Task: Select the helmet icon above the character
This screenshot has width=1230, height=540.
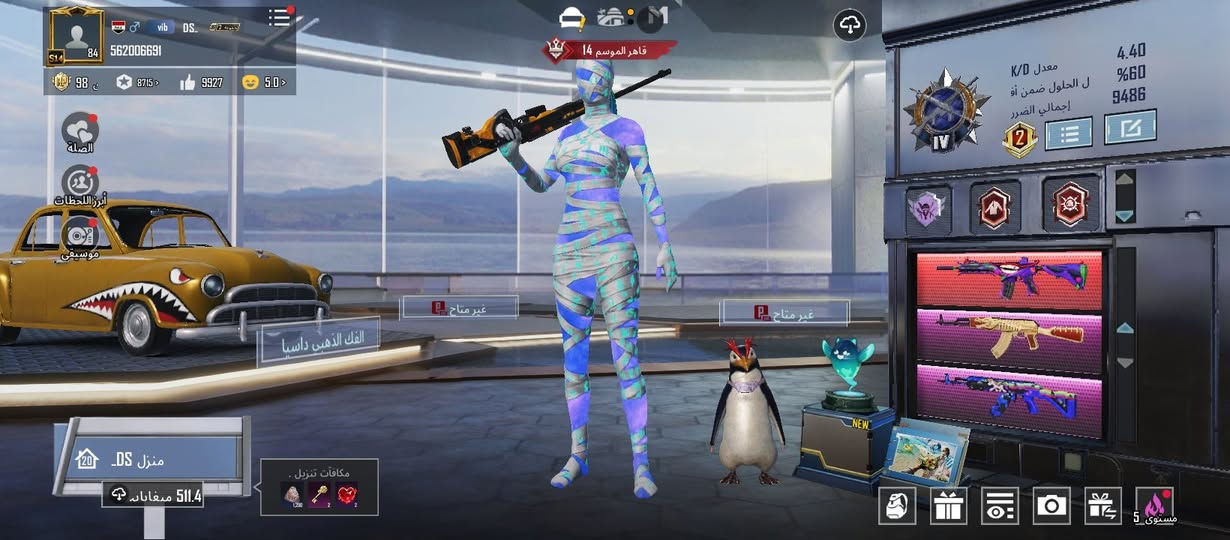Action: point(573,18)
